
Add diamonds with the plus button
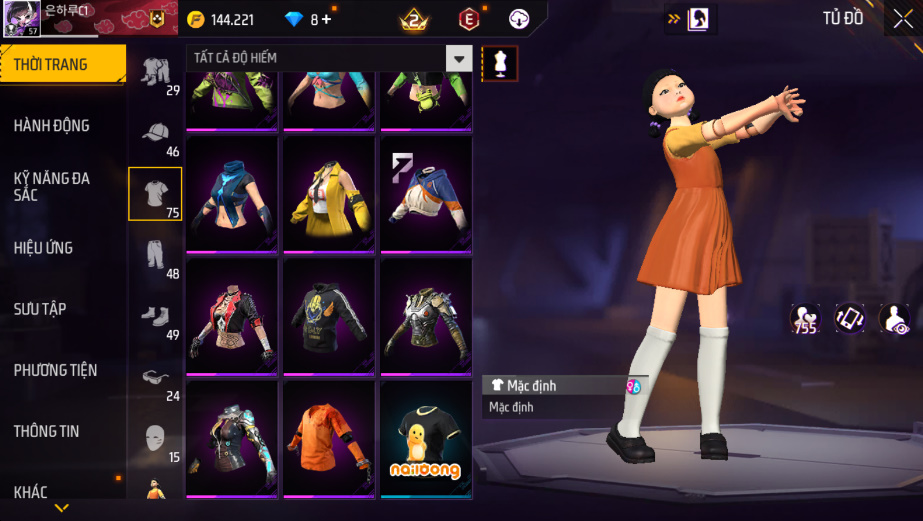pyautogui.click(x=326, y=19)
